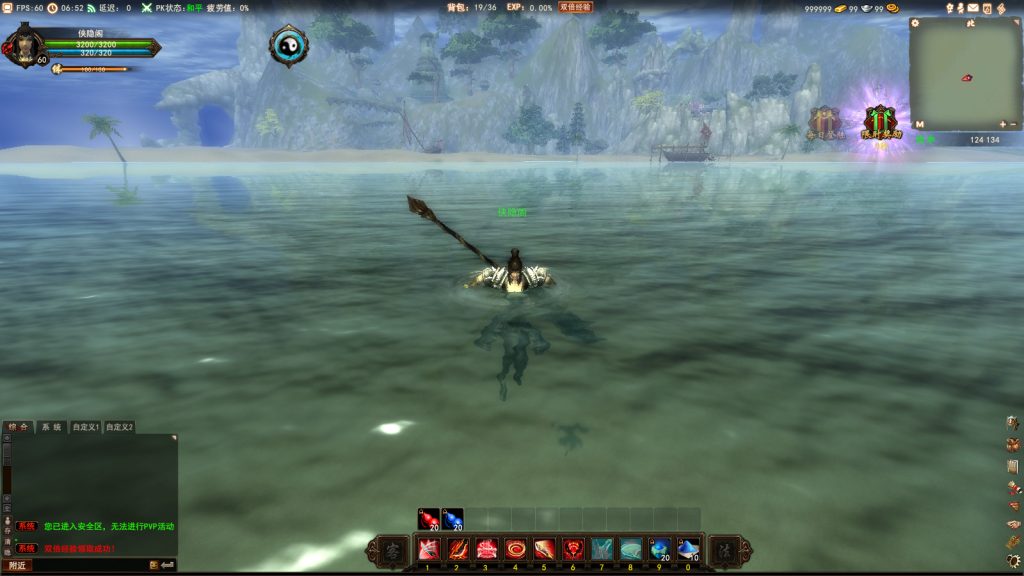Click the yin-yang status icon

tap(288, 45)
